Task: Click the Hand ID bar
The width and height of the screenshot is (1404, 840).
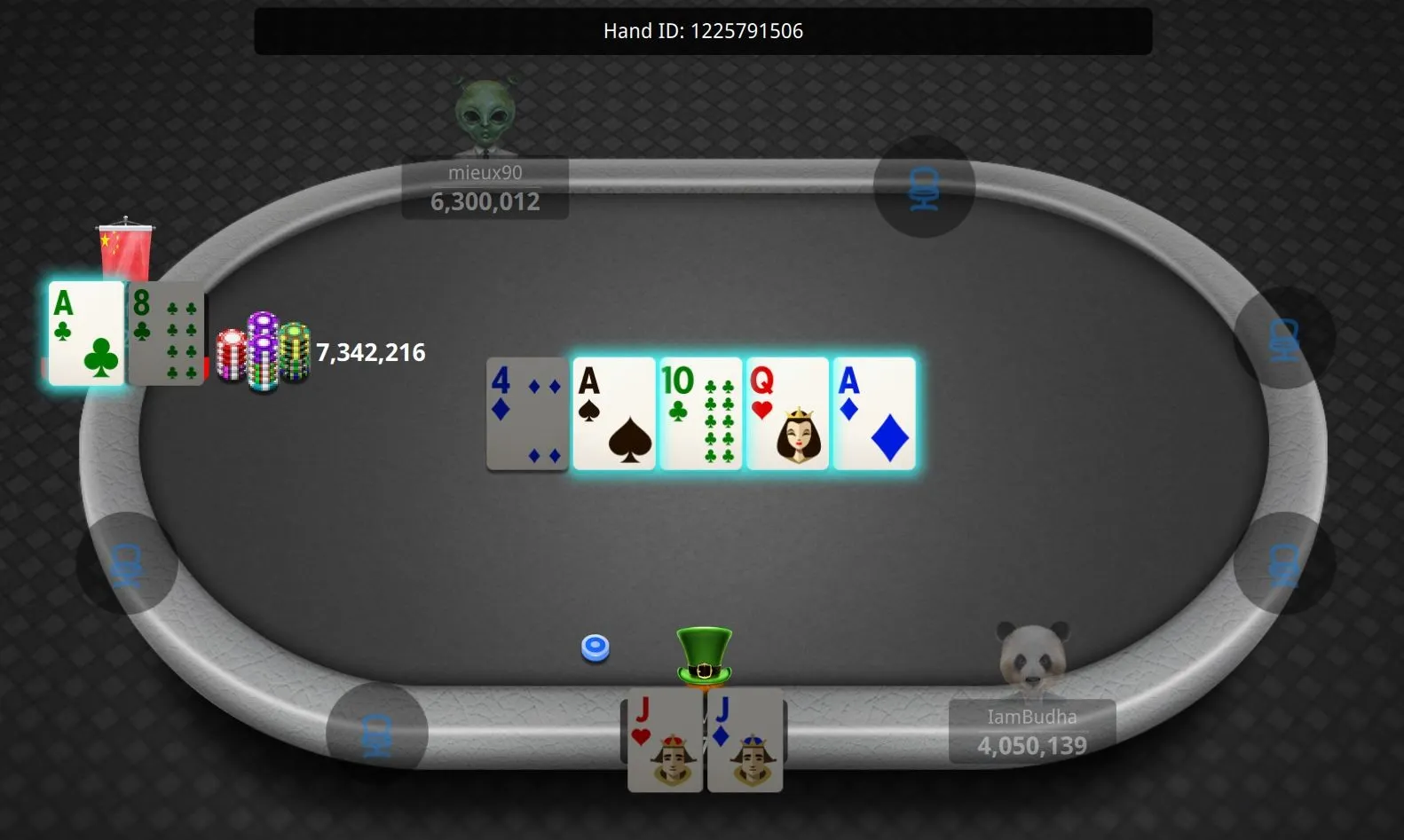Action: pyautogui.click(x=703, y=31)
